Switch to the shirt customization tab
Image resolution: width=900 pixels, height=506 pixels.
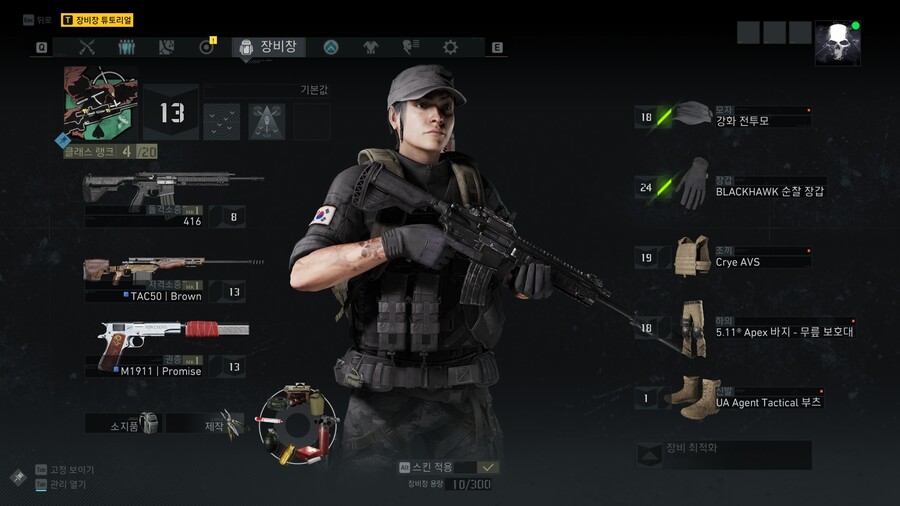coord(371,47)
